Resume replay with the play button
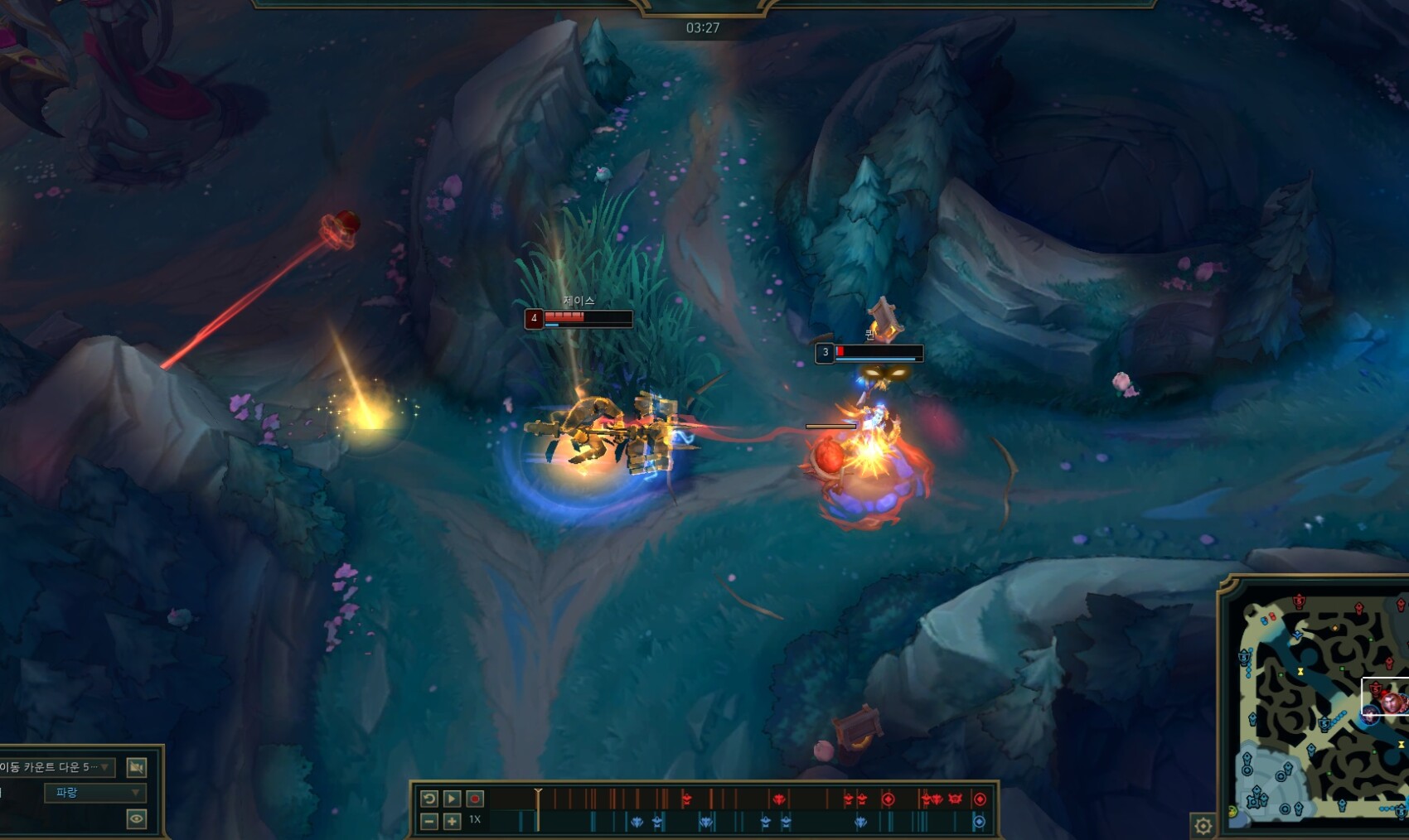The image size is (1409, 840). 452,799
